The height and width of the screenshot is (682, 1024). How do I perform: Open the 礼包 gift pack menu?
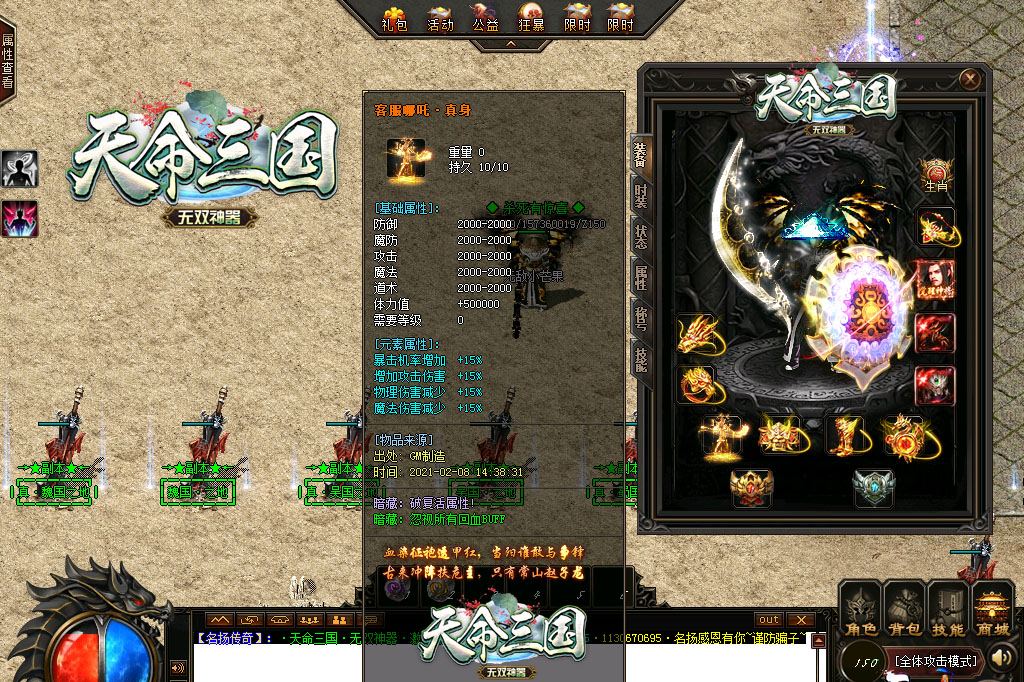394,17
